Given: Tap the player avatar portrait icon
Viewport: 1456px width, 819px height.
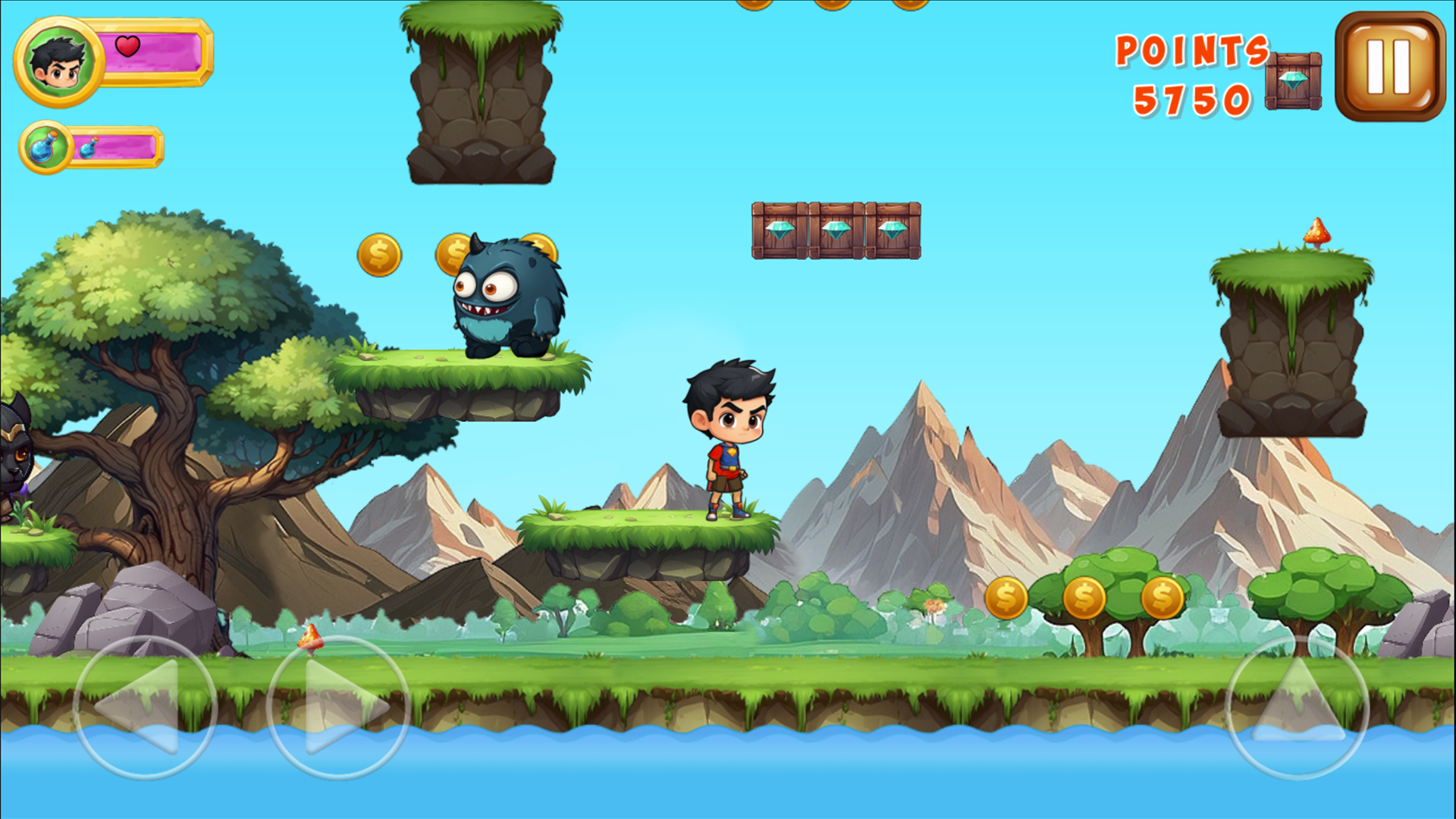Looking at the screenshot, I should coord(57,62).
